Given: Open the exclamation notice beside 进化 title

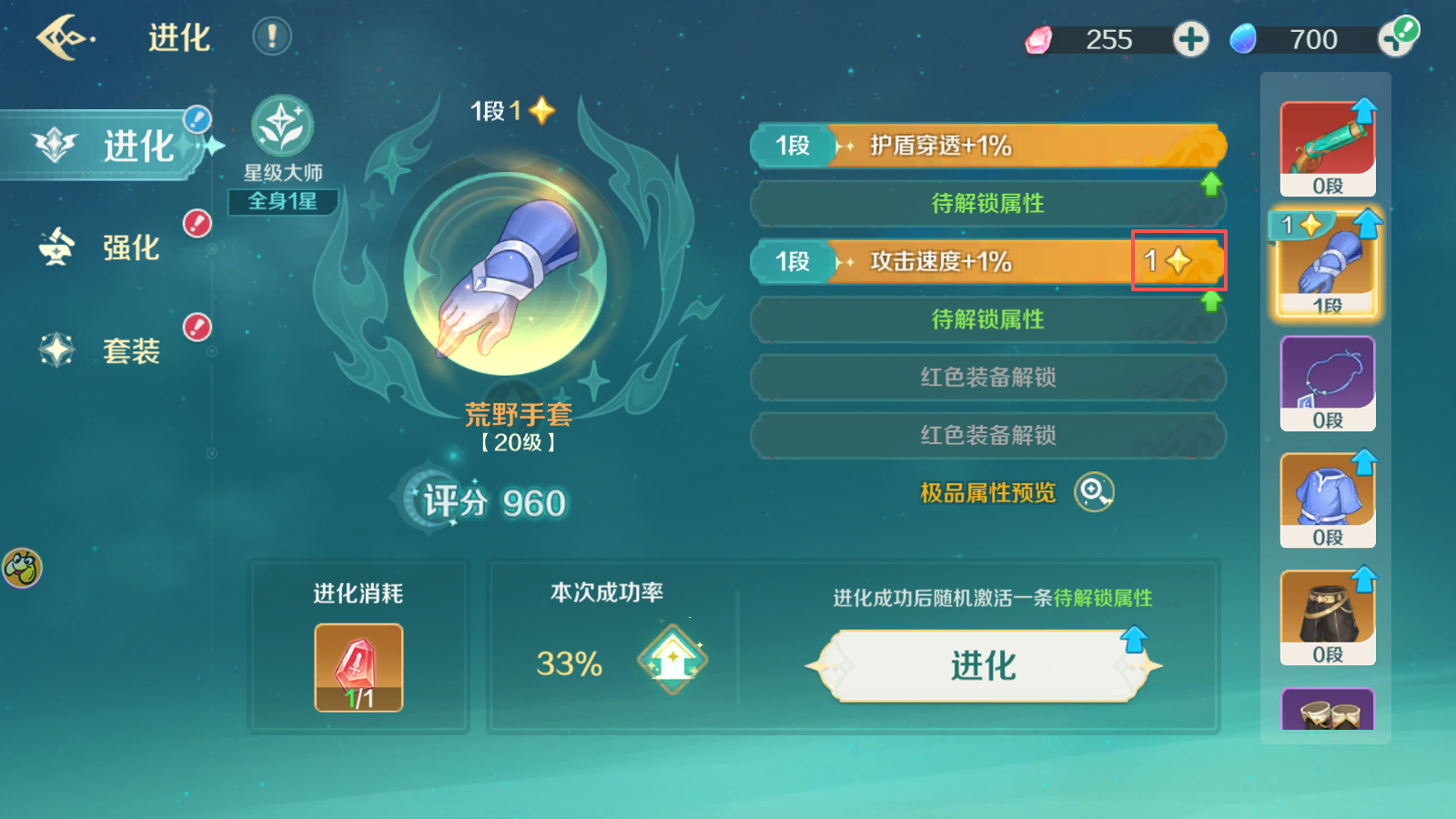Looking at the screenshot, I should coord(270,38).
